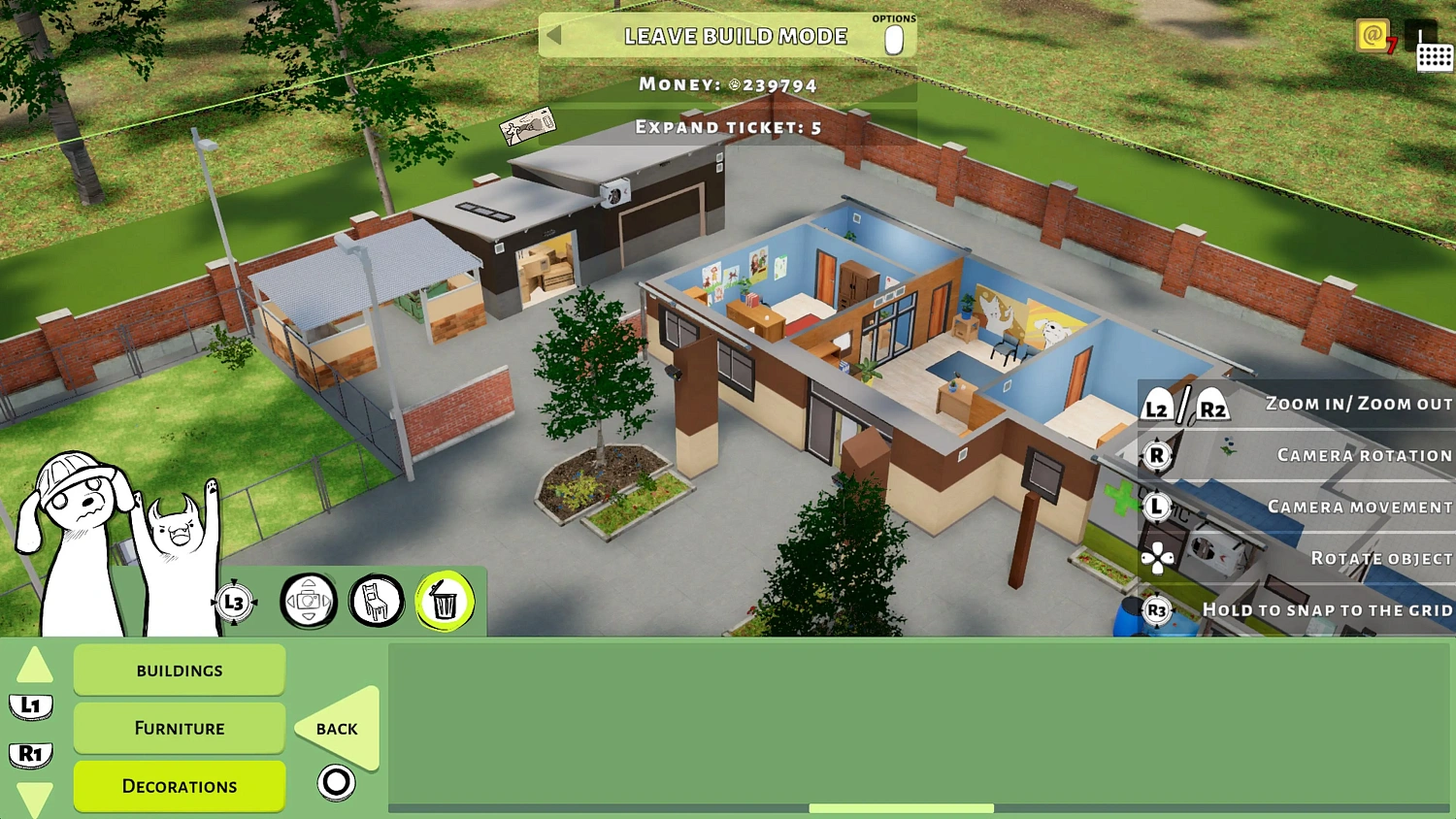Toggle off the highlighted trash delete mode
Screen dimensions: 1456x819
[445, 602]
